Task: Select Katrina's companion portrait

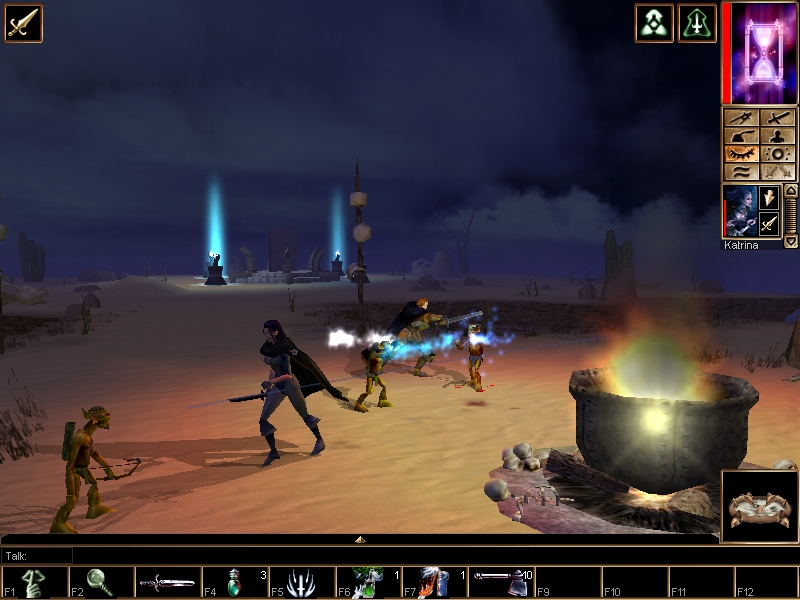Action: point(738,211)
